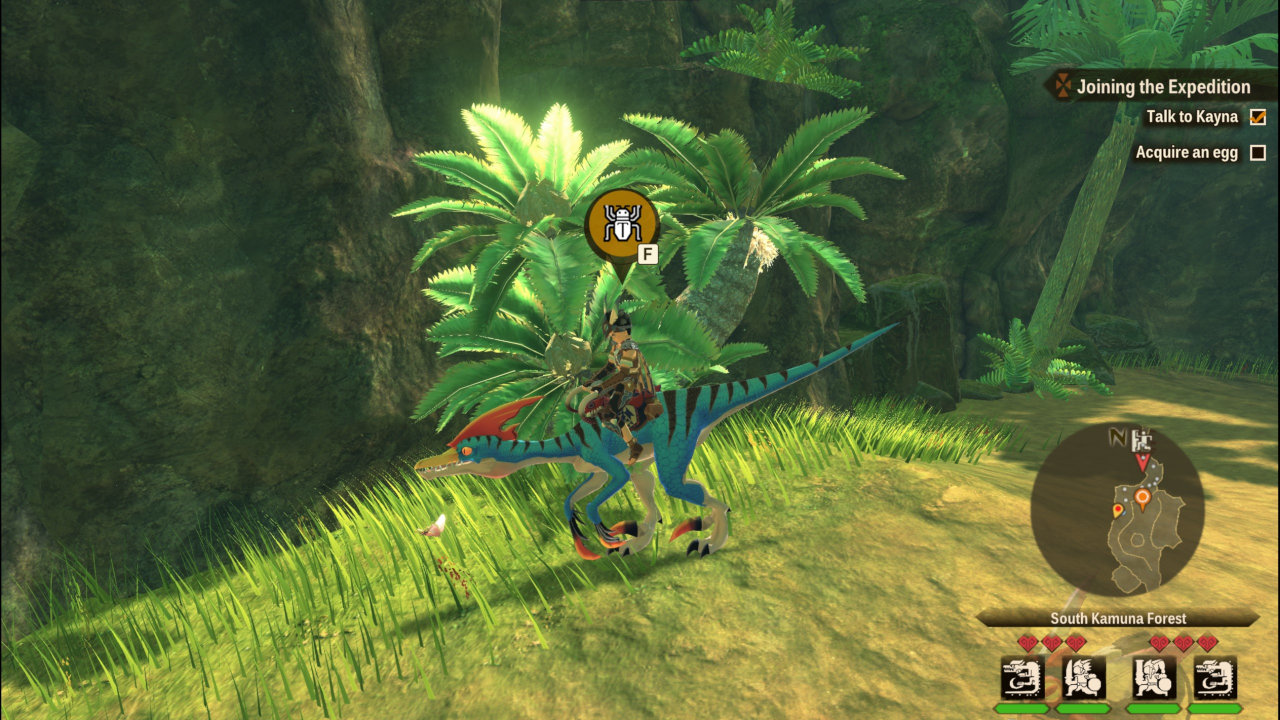Click the Catavan stand icon above minimap
1280x720 pixels.
tap(1142, 441)
